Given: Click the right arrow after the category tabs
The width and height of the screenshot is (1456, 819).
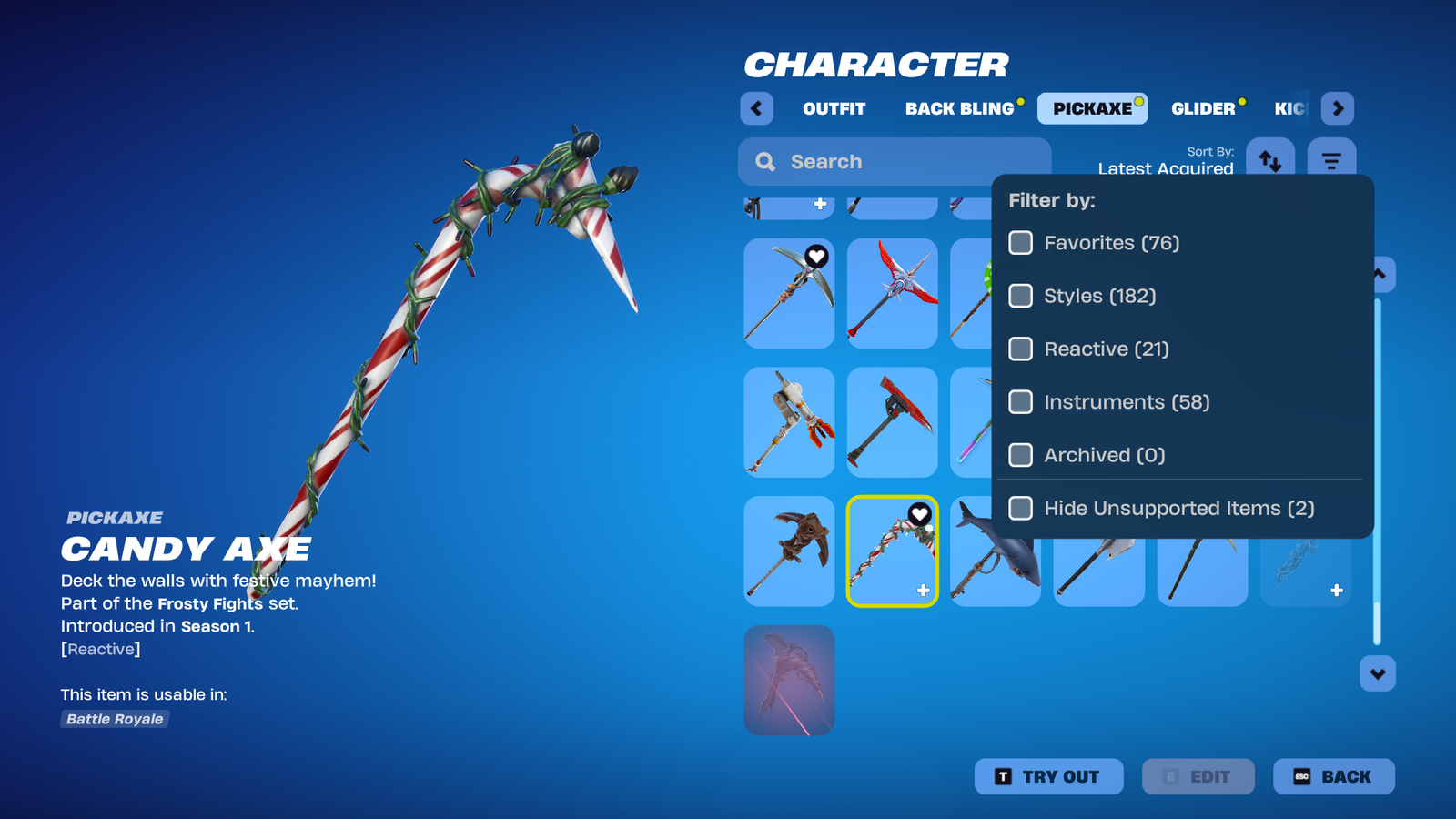Looking at the screenshot, I should click(1338, 108).
